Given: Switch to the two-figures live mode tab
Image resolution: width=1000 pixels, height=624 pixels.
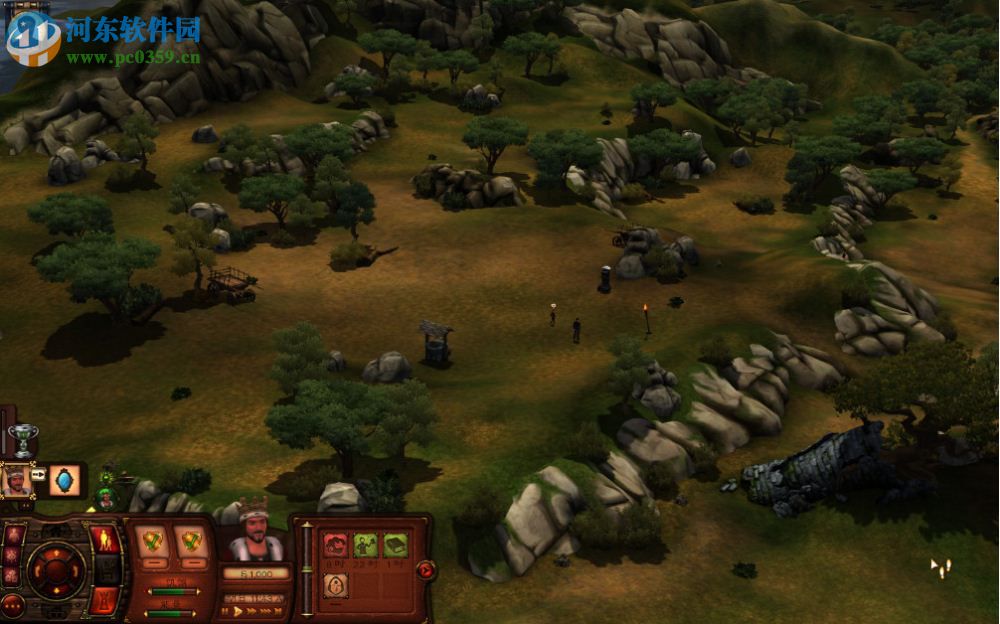Looking at the screenshot, I should (104, 541).
